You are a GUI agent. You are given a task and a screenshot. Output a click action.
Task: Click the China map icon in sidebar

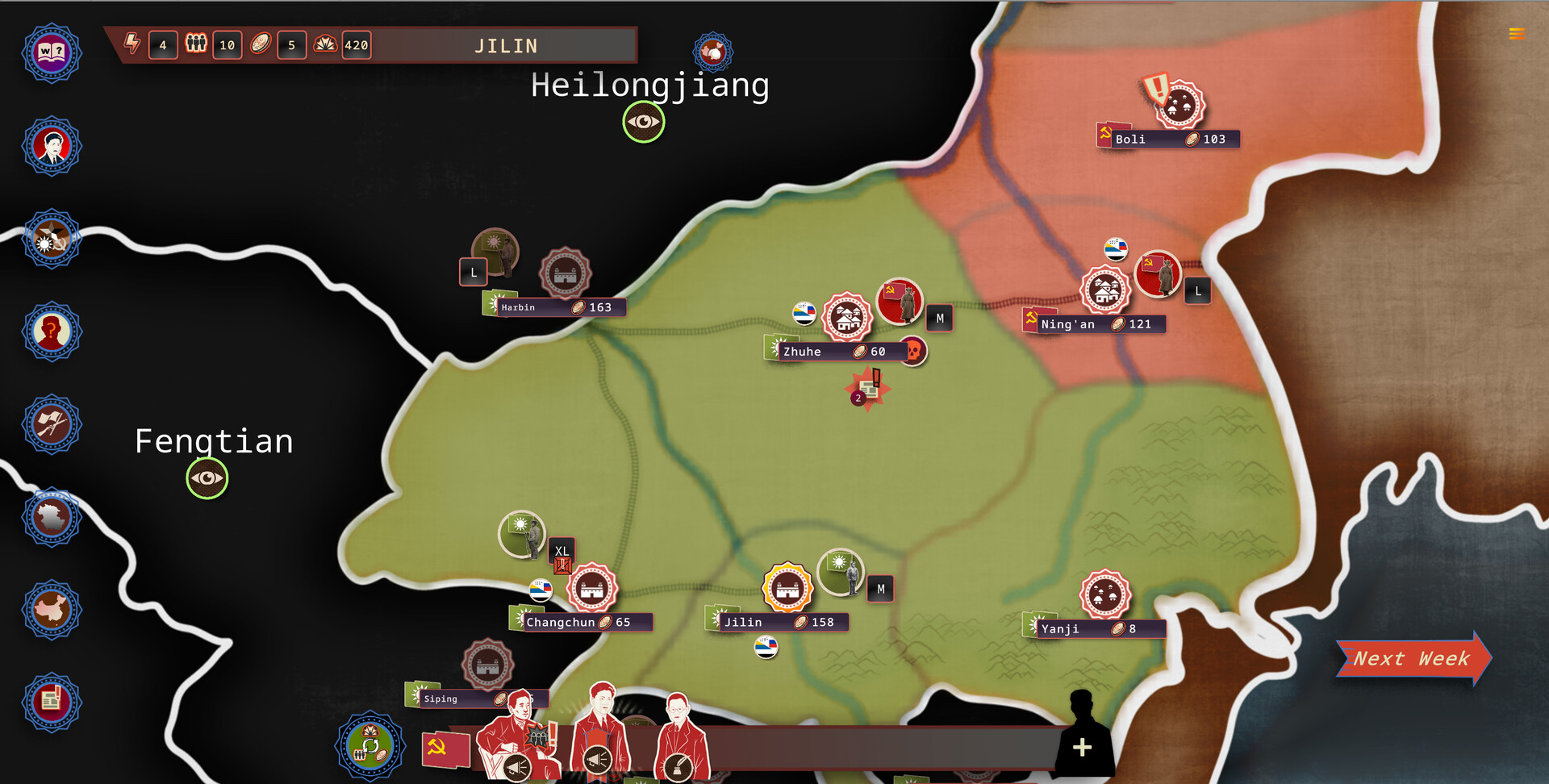[x=51, y=611]
